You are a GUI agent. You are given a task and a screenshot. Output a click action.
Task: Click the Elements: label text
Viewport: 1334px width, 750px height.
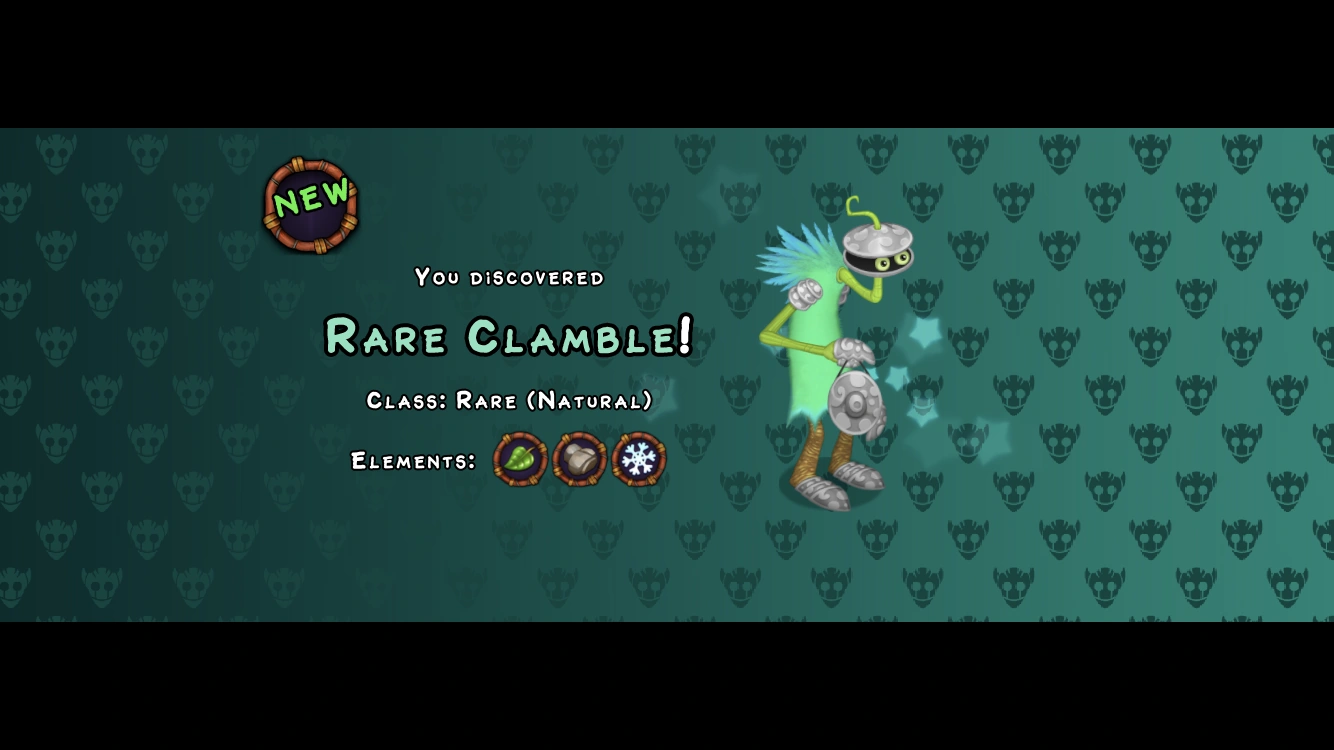(415, 462)
